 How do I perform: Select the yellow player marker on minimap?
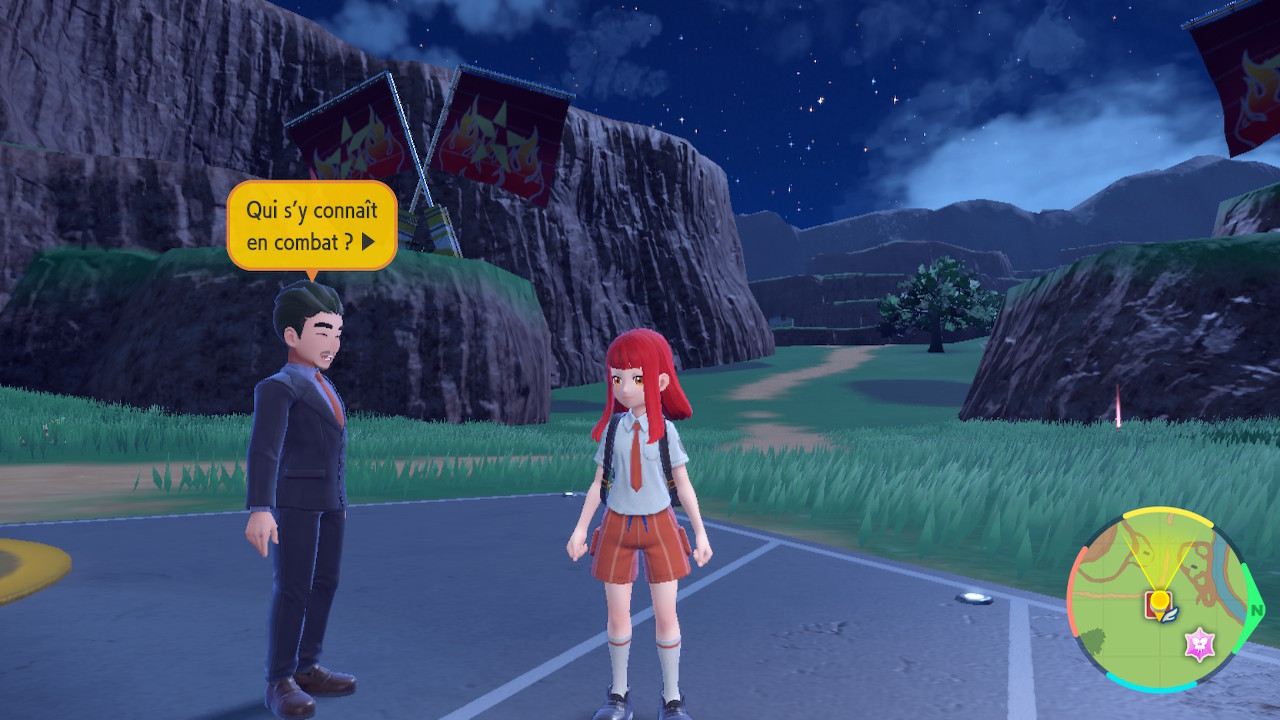tap(1159, 600)
